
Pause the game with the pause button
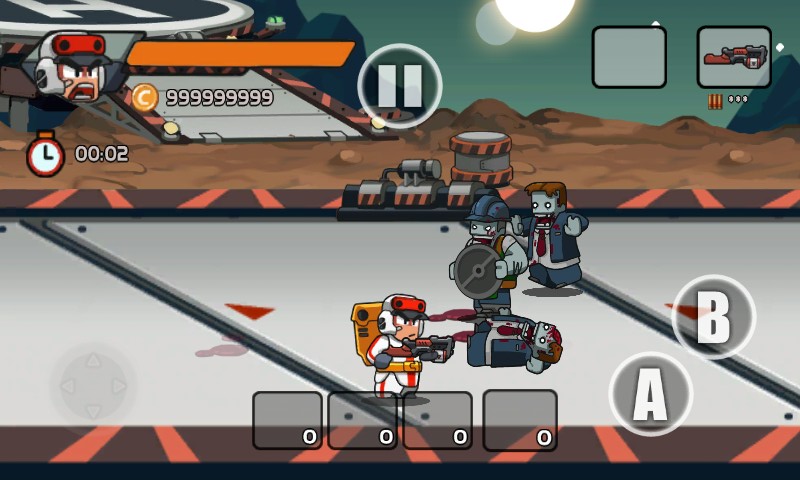point(400,85)
